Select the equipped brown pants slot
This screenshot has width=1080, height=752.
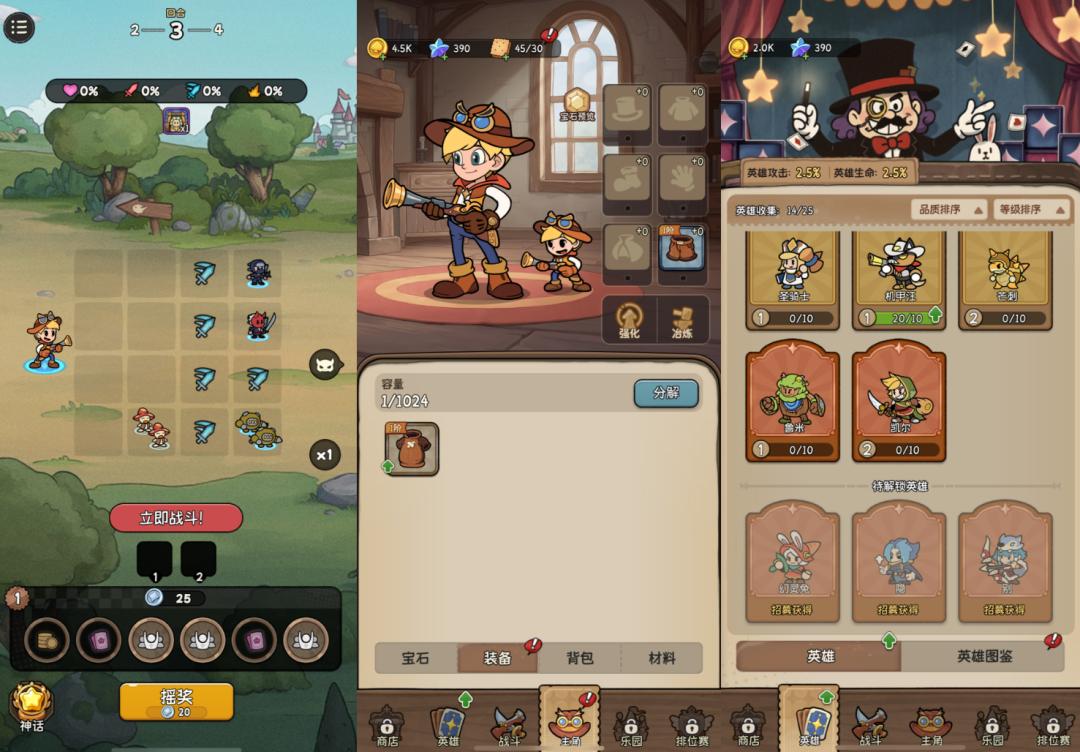point(683,249)
